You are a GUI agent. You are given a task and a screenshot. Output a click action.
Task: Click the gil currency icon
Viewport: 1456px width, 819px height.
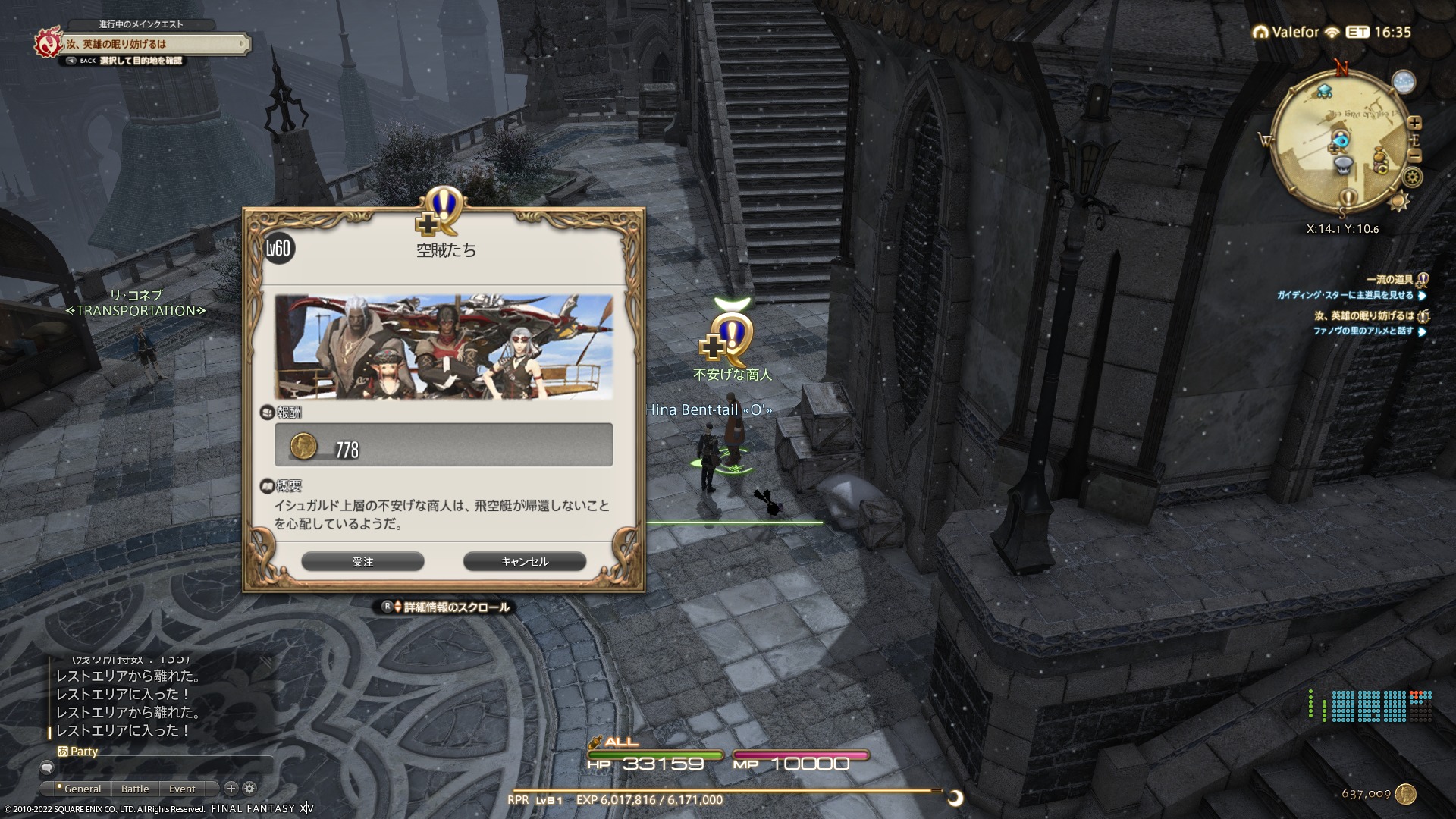[1405, 793]
